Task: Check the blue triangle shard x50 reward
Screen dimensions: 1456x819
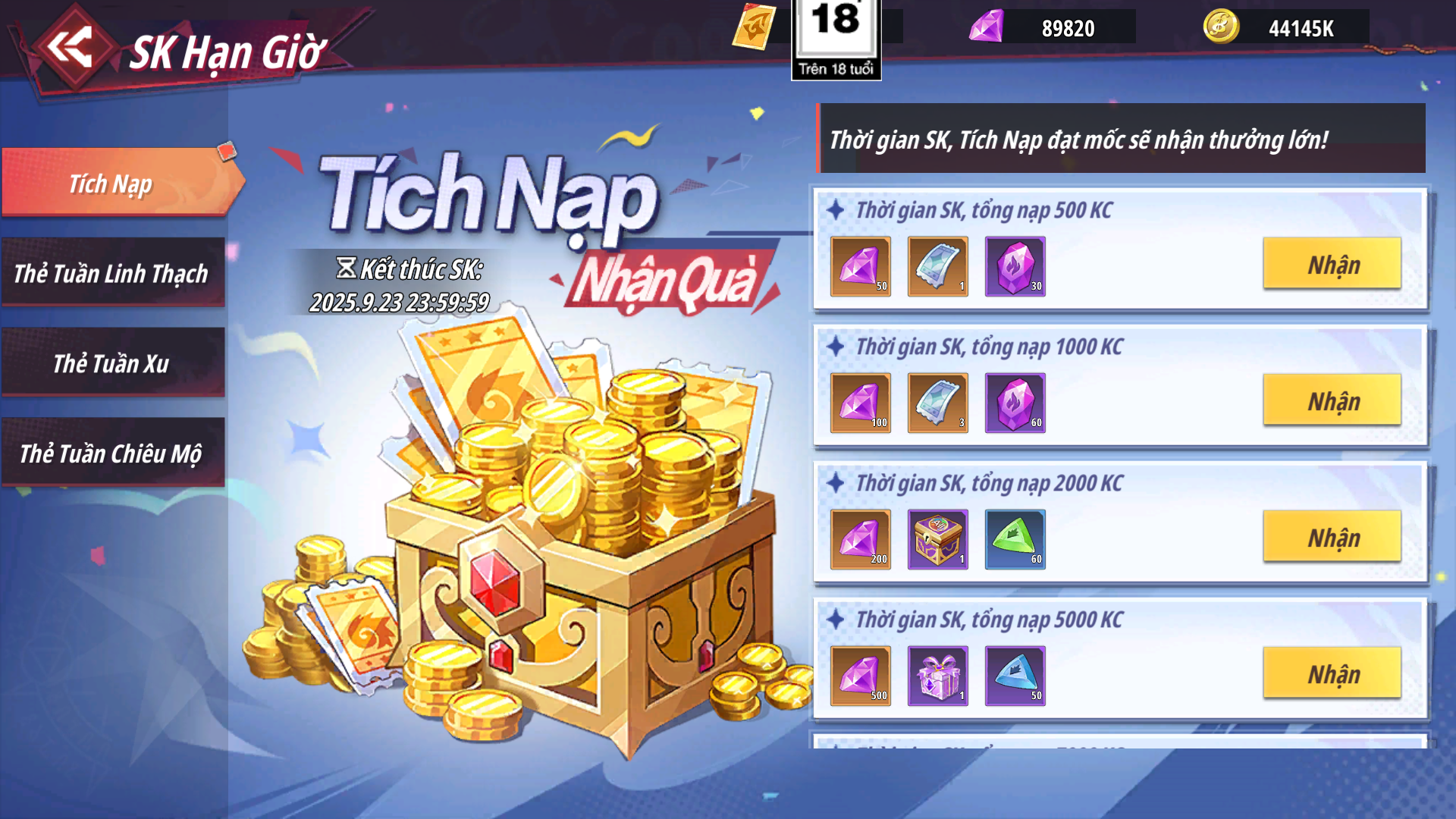Action: tap(1015, 676)
